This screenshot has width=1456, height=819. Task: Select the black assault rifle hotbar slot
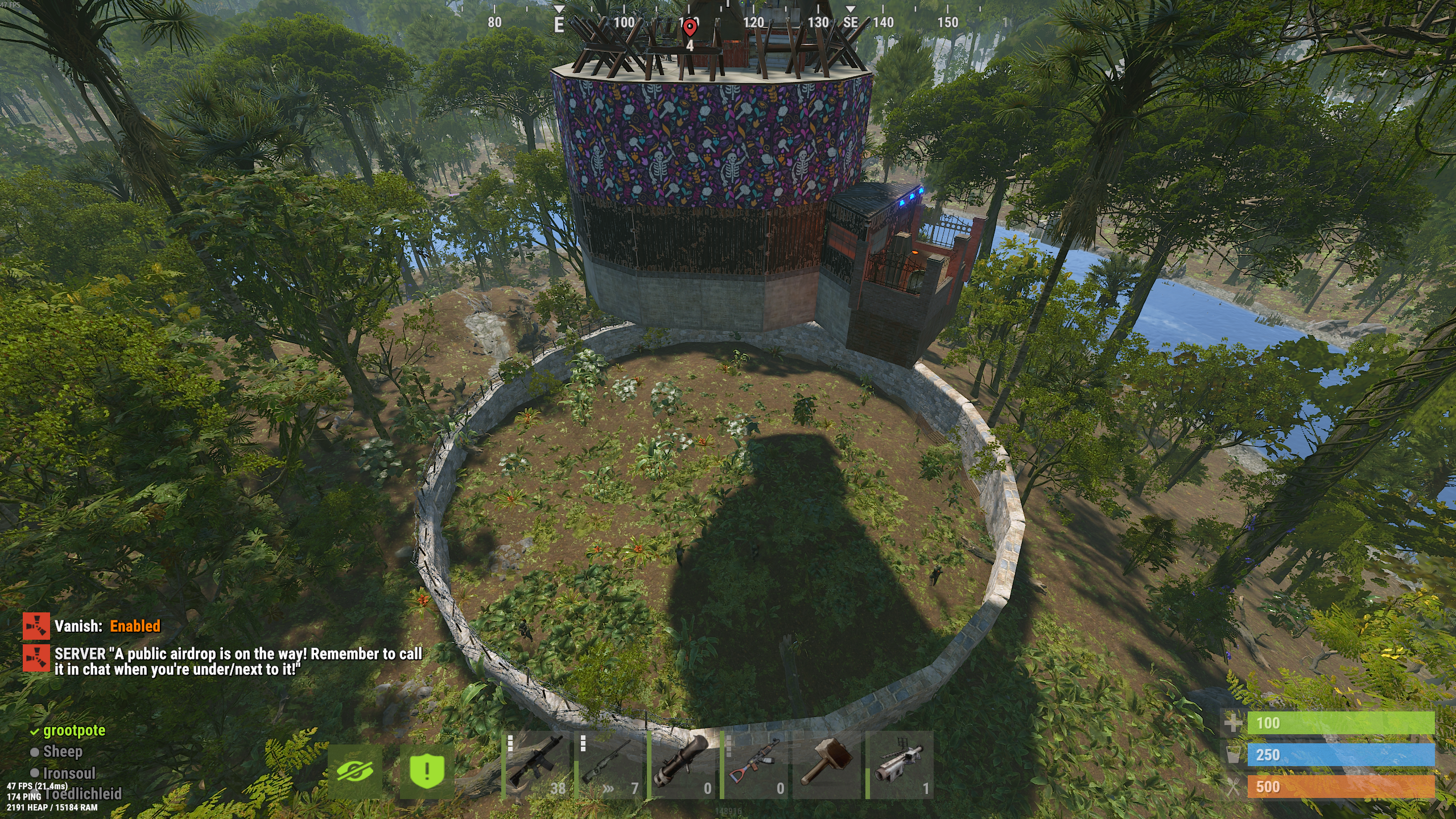click(x=535, y=765)
